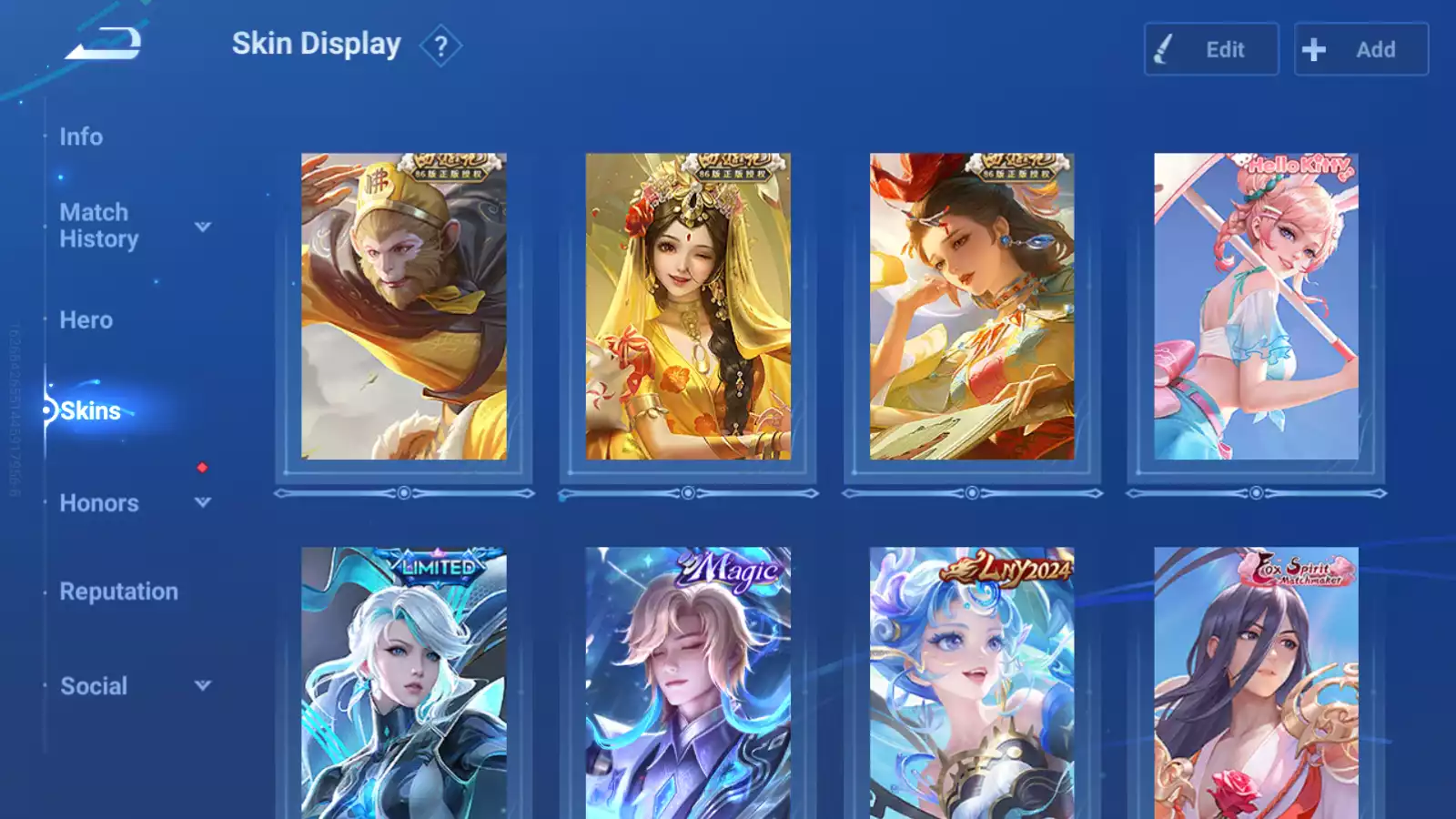Choose the Fox Spirit Matchmaker skin card
Viewport: 1456px width, 819px height.
[x=1256, y=682]
